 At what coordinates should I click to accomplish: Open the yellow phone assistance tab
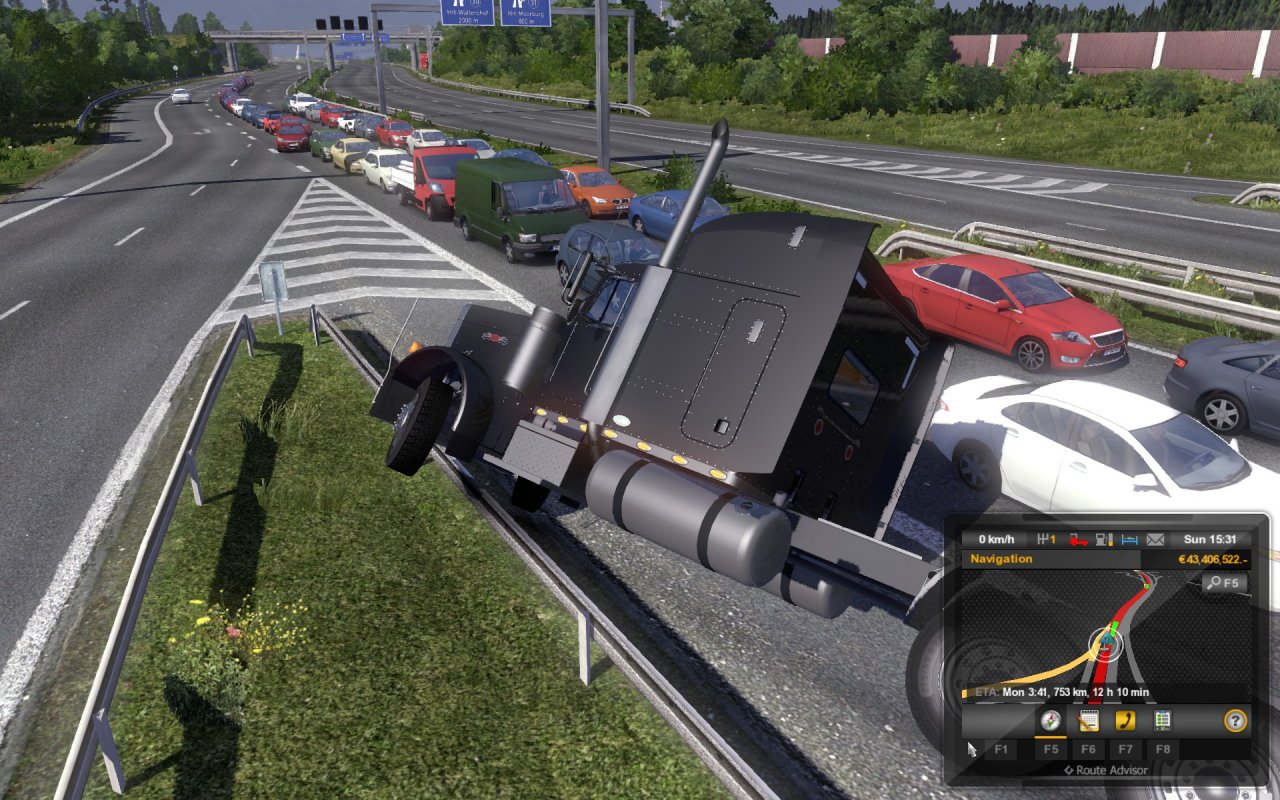pyautogui.click(x=1125, y=720)
